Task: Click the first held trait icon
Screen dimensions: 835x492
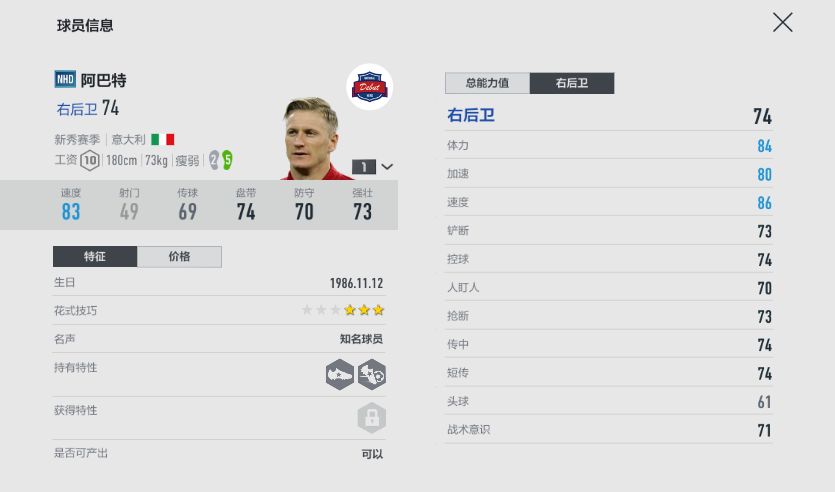Action: [x=340, y=374]
